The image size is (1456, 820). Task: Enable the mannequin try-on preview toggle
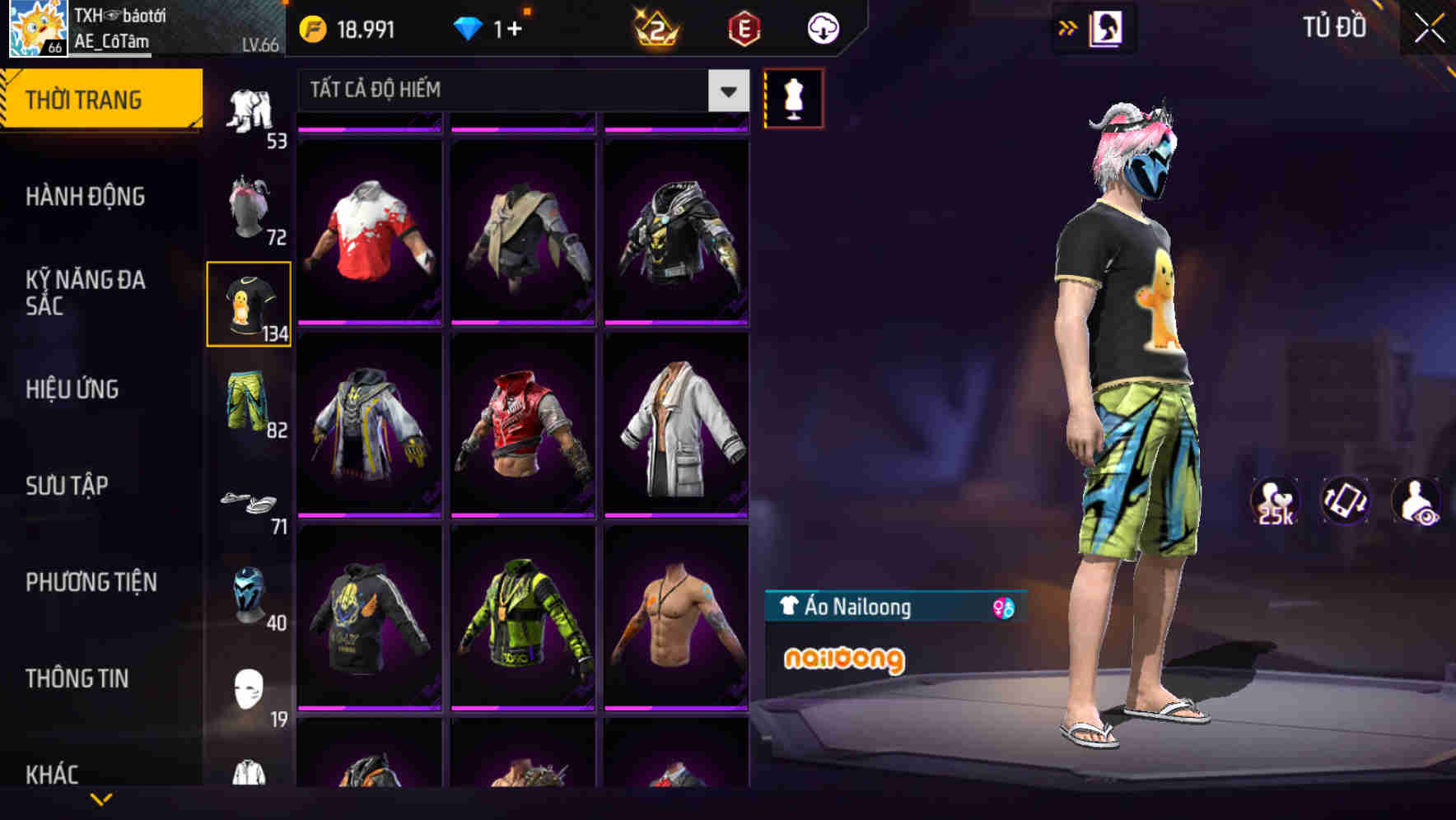coord(793,97)
